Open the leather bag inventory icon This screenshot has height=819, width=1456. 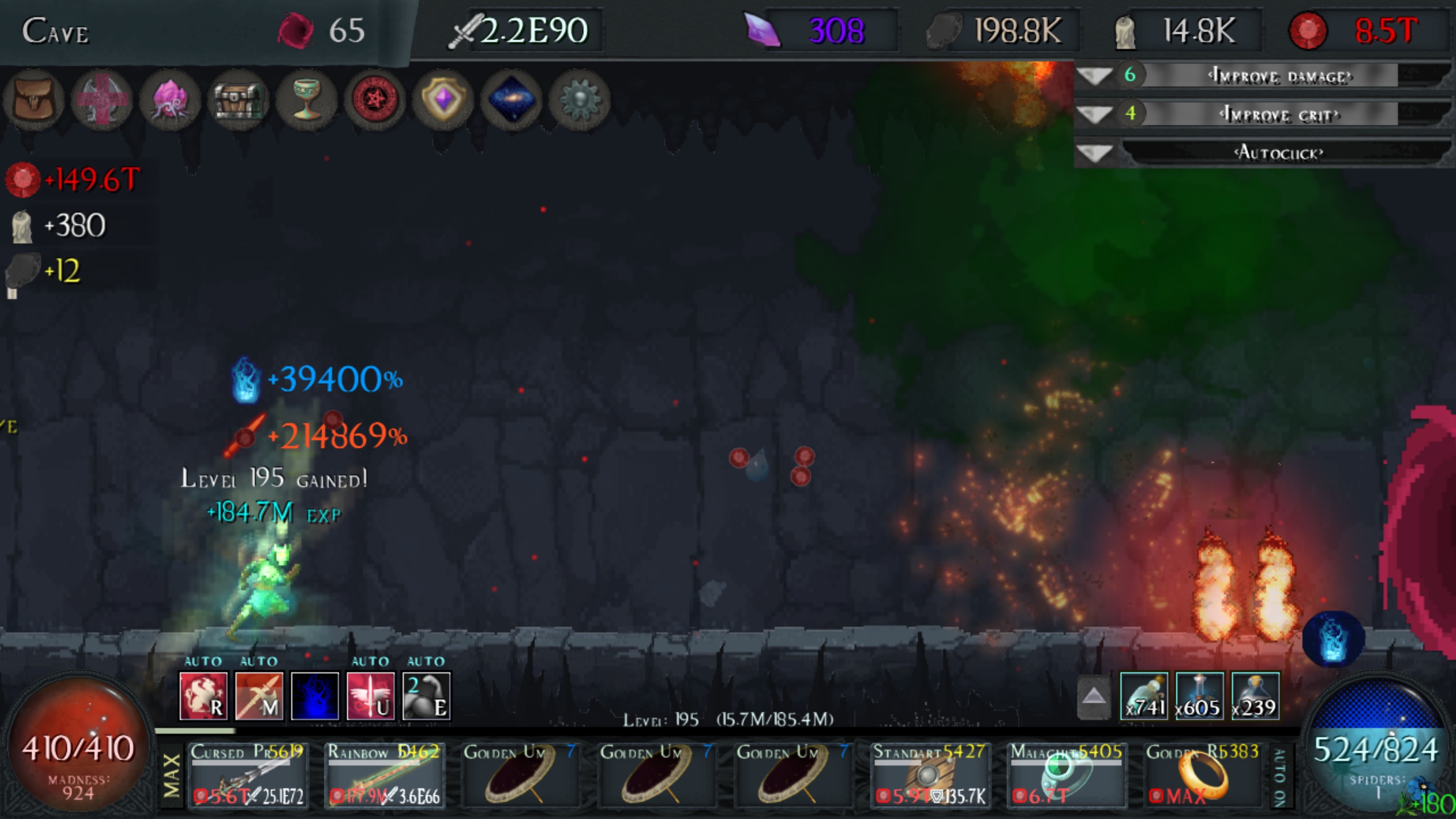33,101
